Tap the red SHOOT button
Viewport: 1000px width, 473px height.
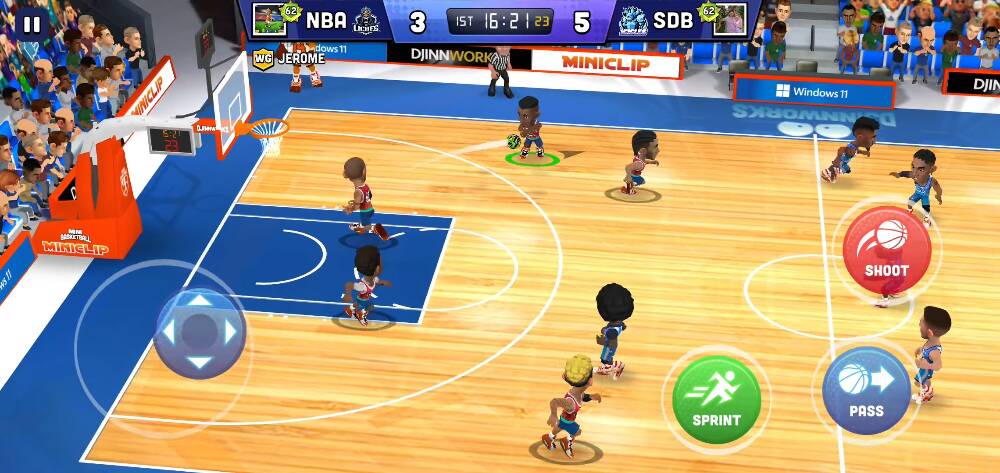point(886,250)
